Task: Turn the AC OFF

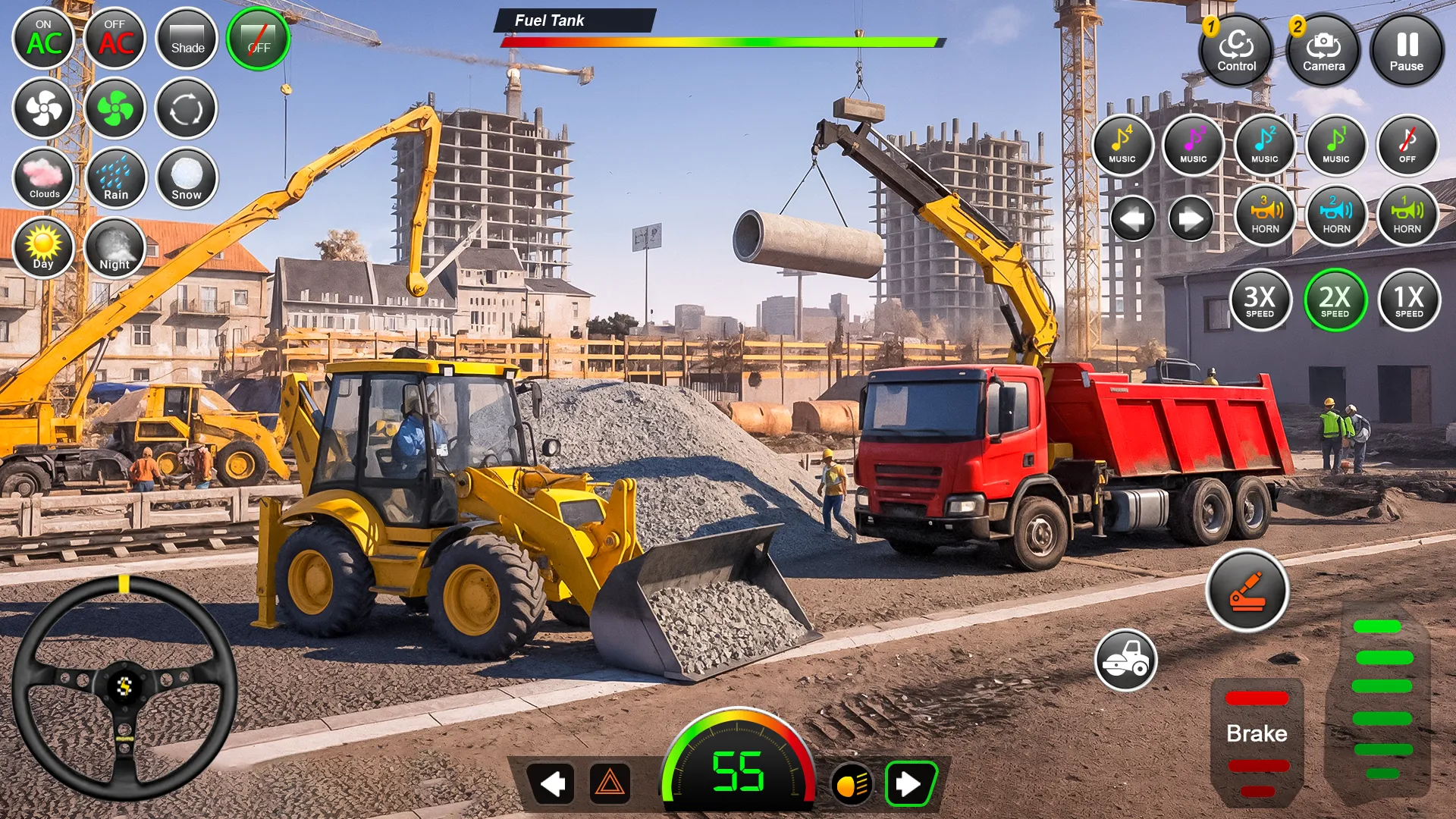Action: point(115,38)
